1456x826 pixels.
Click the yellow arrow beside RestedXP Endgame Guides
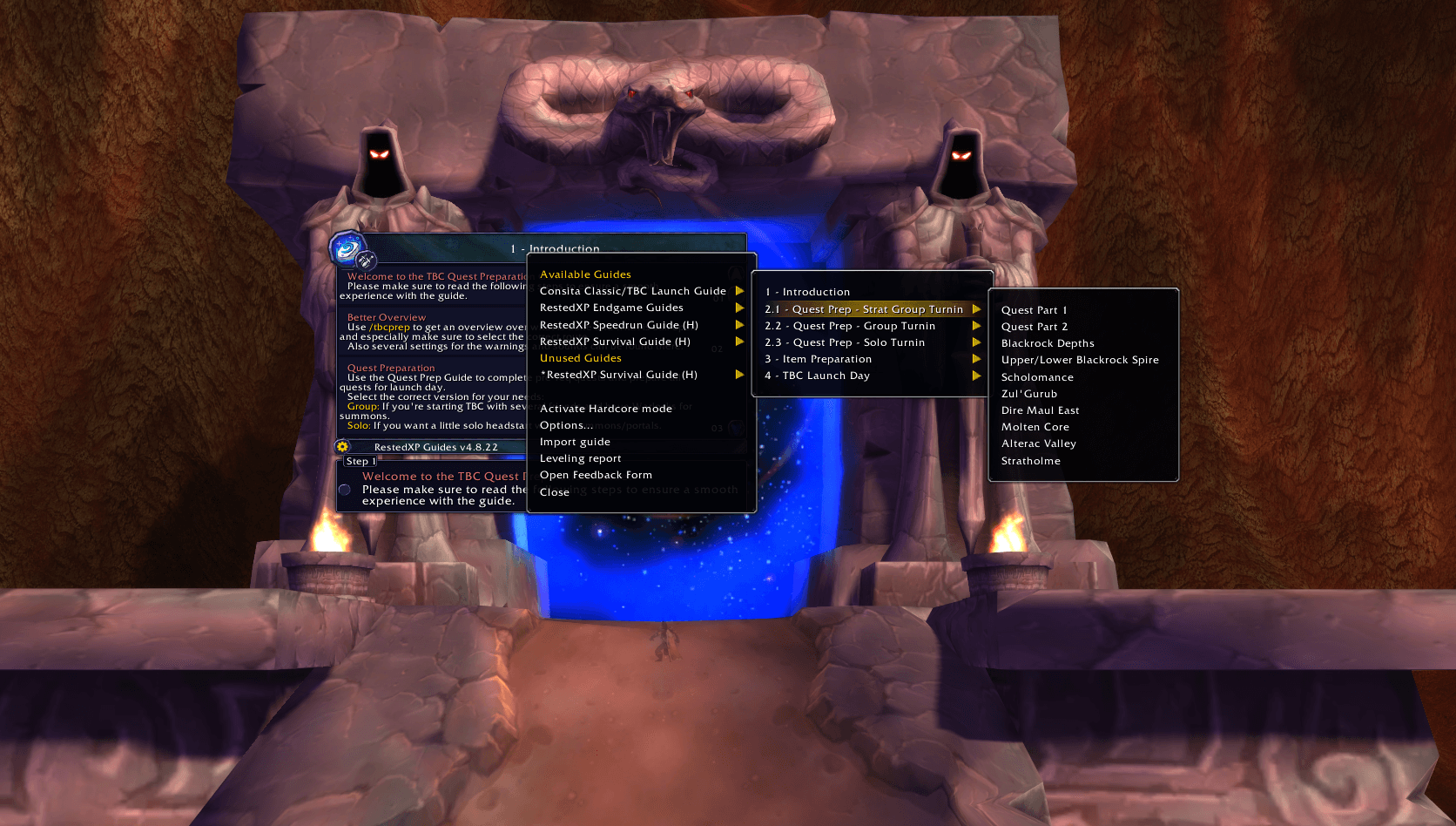point(740,308)
